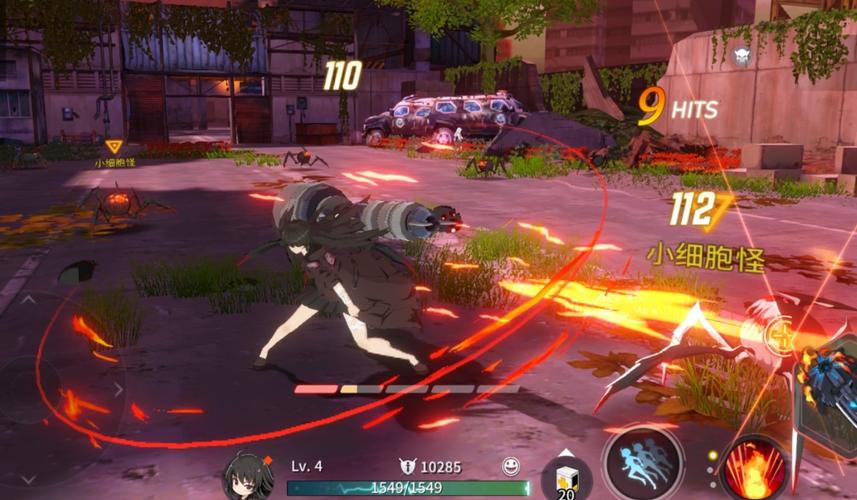Use the cube item with 20 count

(x=567, y=478)
